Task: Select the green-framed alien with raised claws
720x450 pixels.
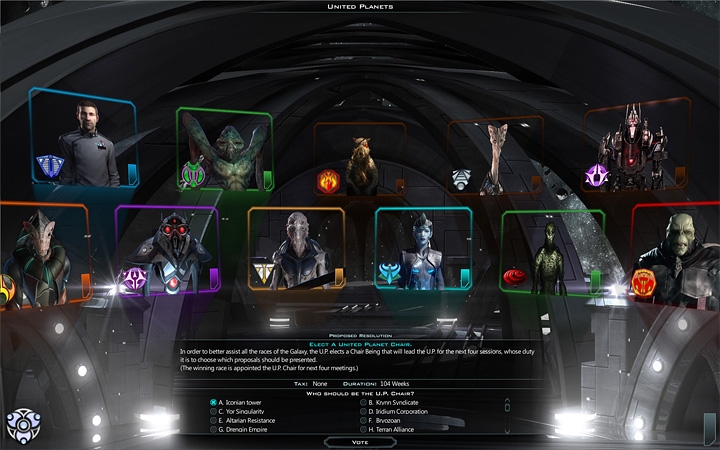Action: (225, 150)
